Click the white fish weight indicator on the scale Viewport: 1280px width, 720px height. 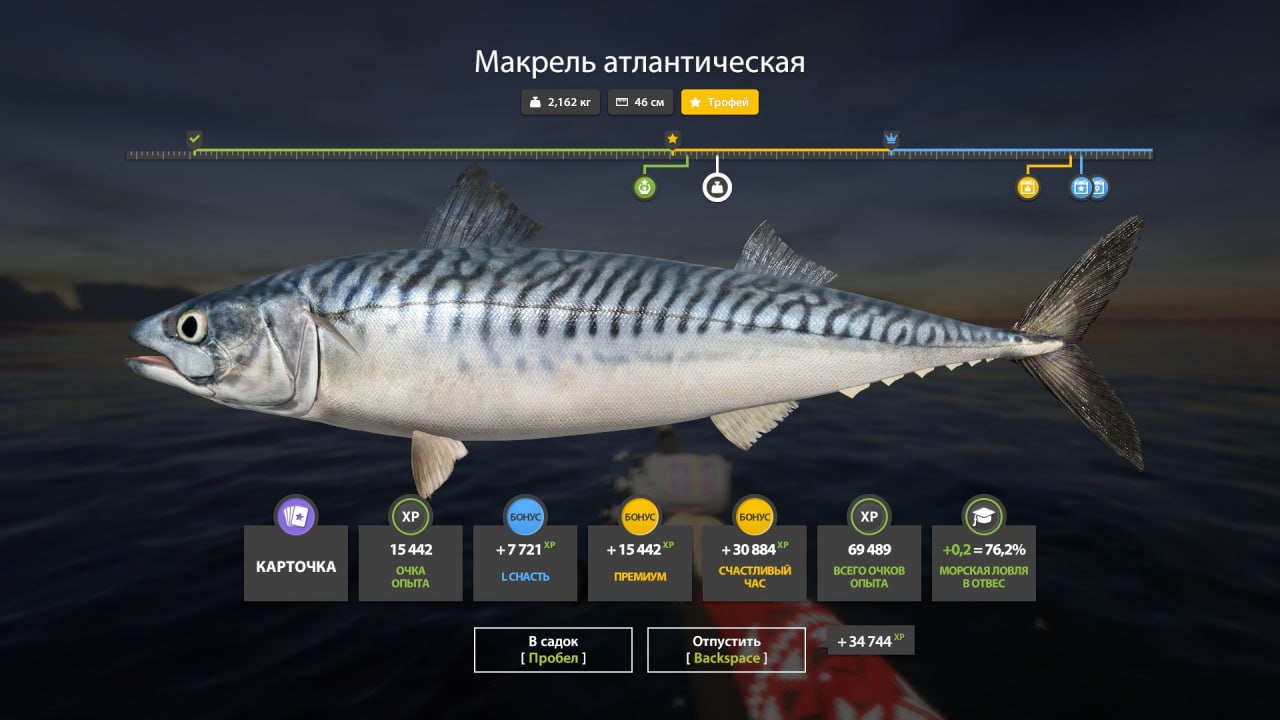[716, 188]
